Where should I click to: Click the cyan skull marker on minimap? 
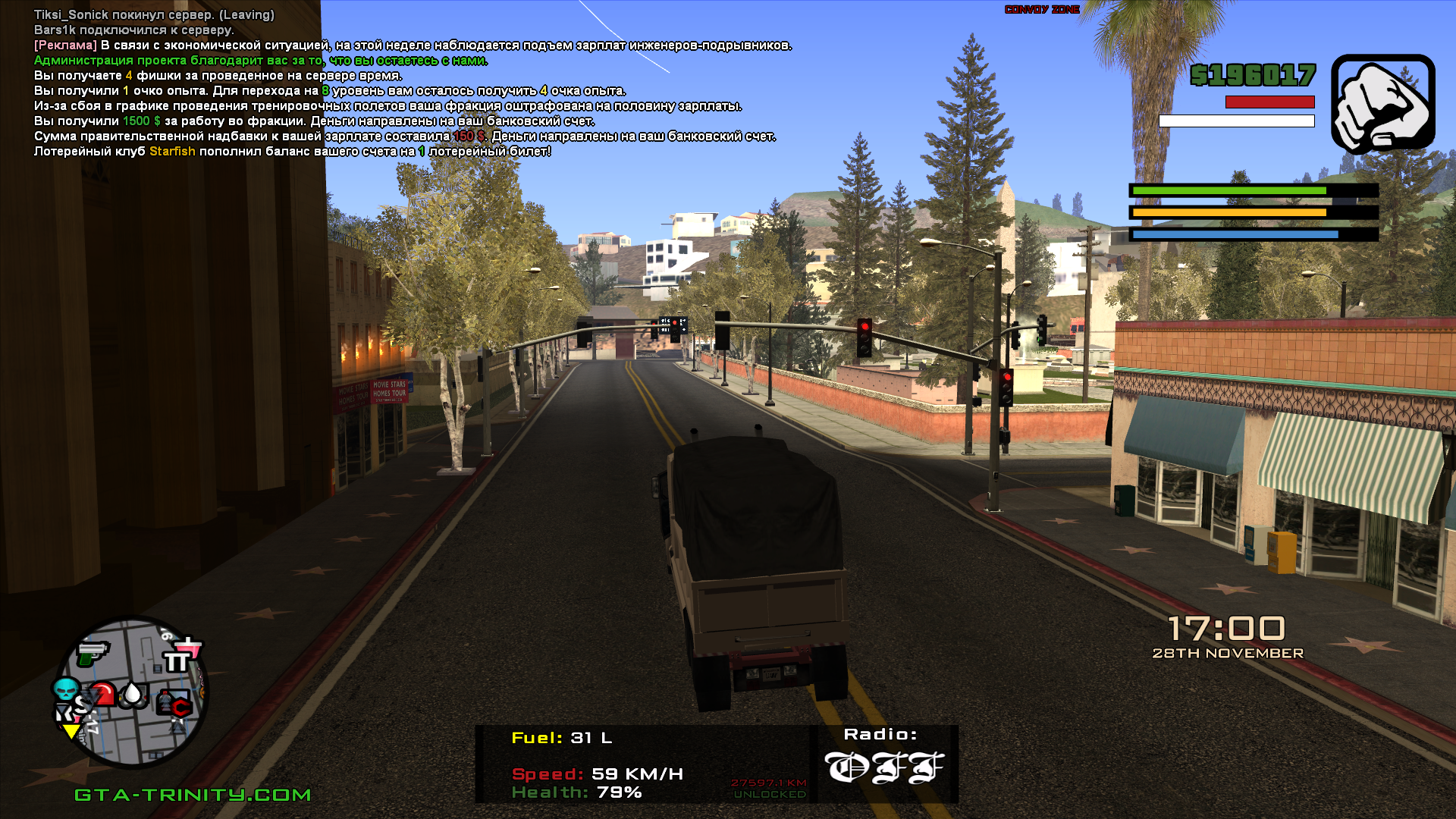[66, 689]
